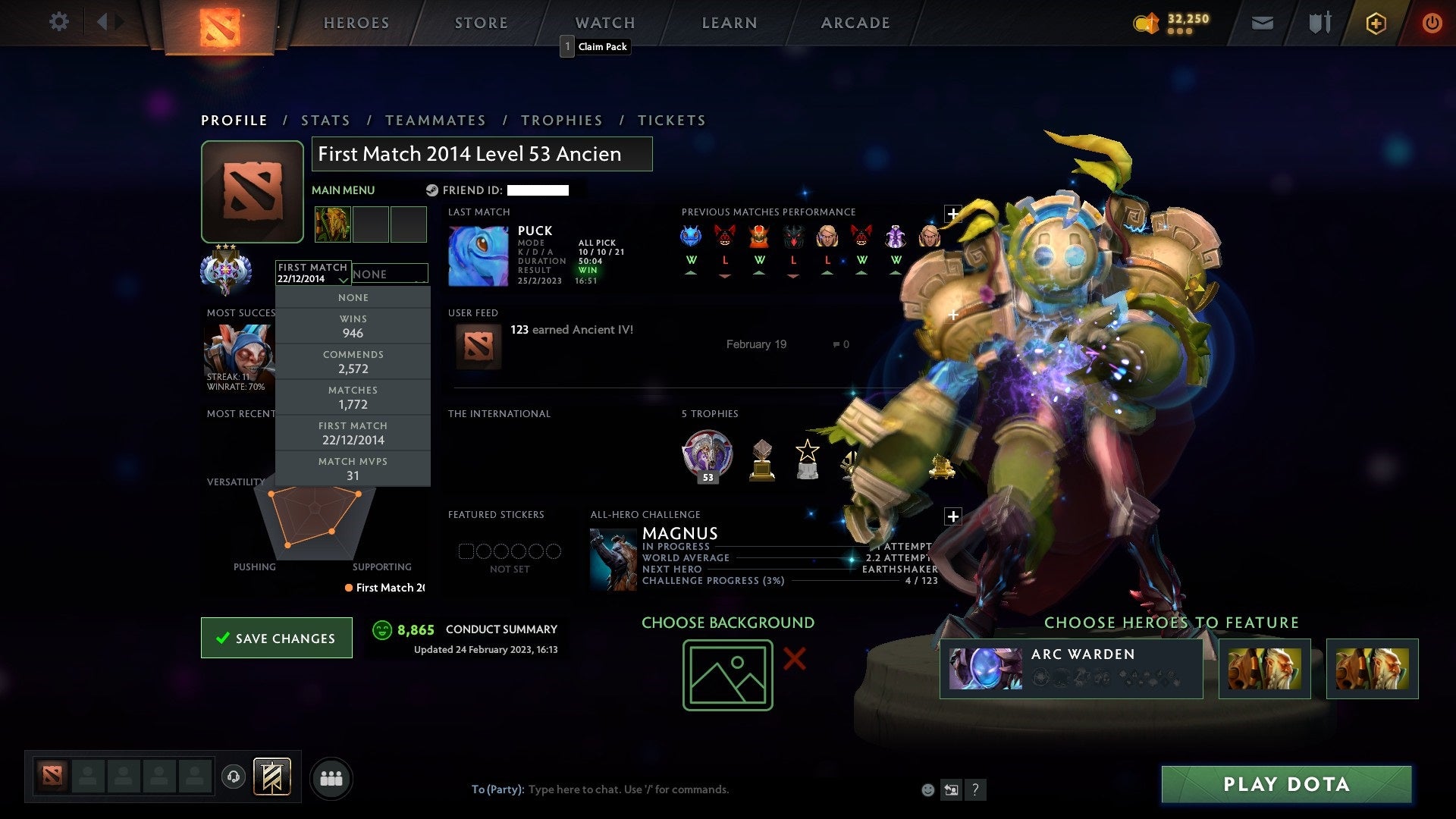Open Dota Plus hexagon icon

[1377, 23]
